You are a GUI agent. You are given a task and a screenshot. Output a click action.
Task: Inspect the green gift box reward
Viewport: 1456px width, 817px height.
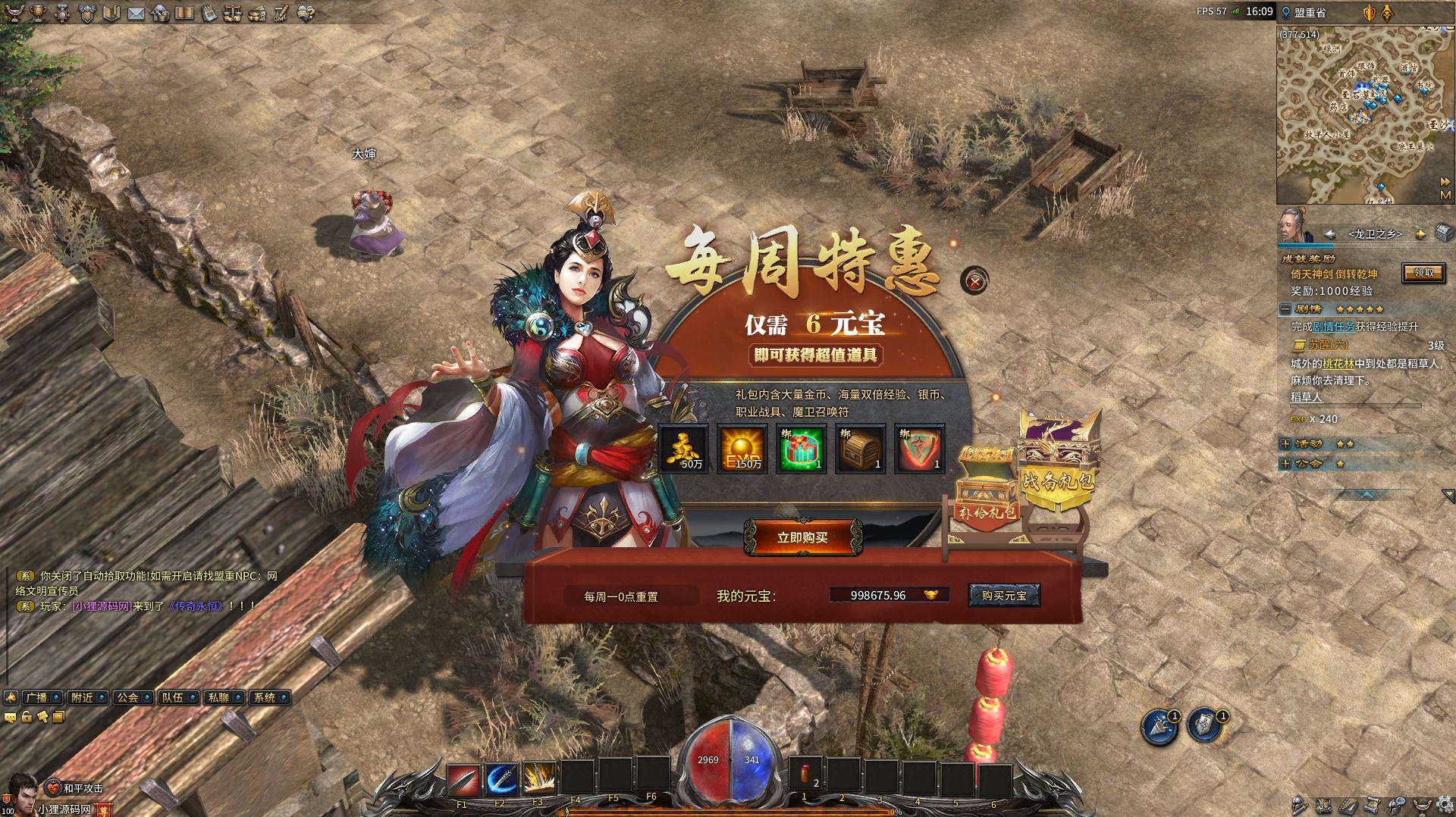tap(801, 449)
